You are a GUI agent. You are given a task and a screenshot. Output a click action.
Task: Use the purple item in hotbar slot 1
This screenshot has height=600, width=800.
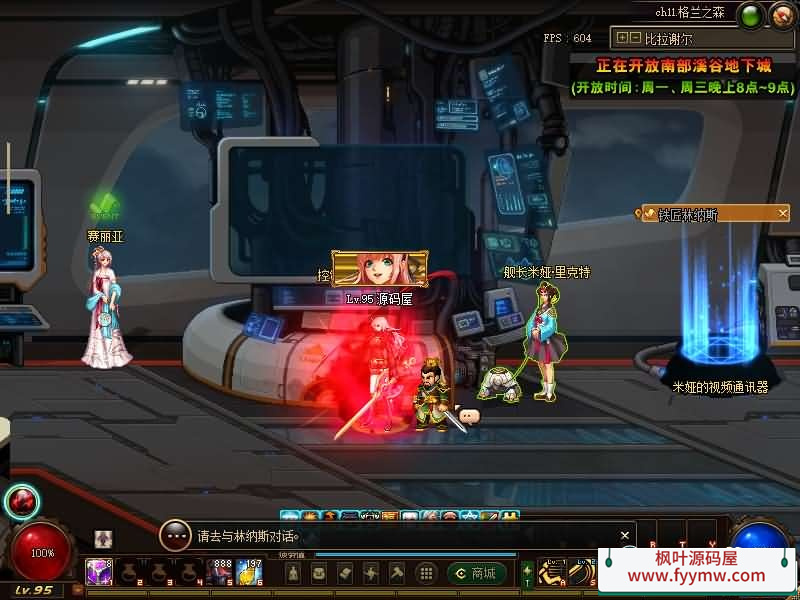(x=99, y=572)
